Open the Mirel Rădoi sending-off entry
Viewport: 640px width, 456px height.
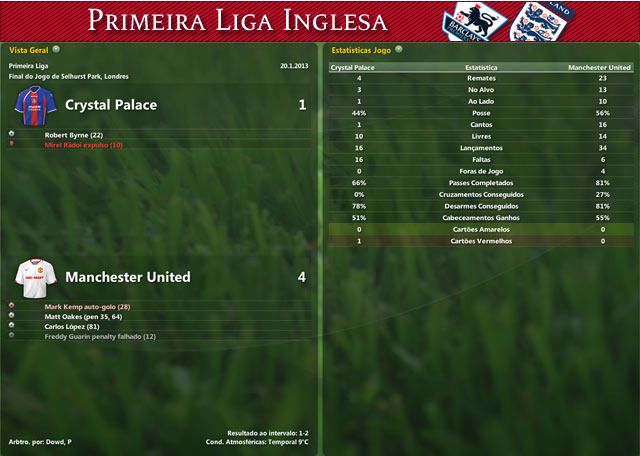point(84,145)
